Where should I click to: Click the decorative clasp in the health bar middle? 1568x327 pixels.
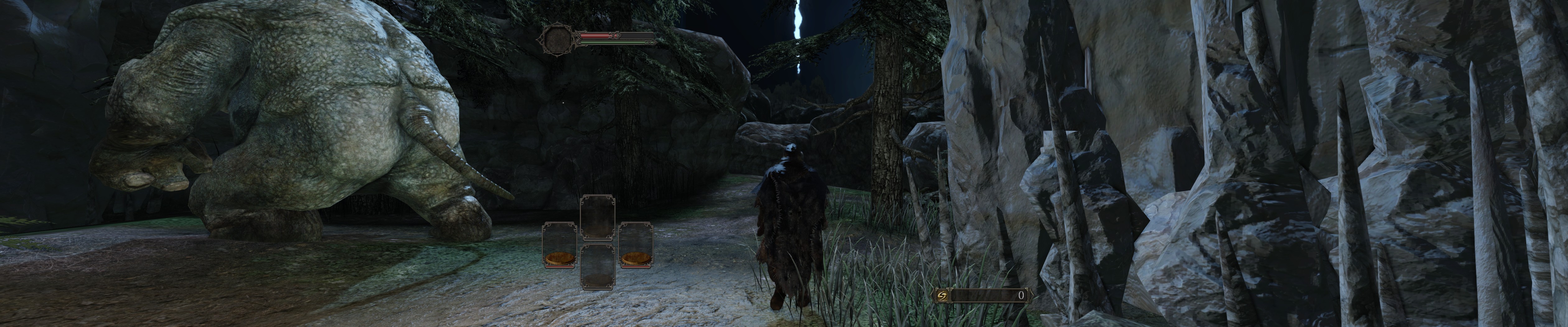coord(614,35)
